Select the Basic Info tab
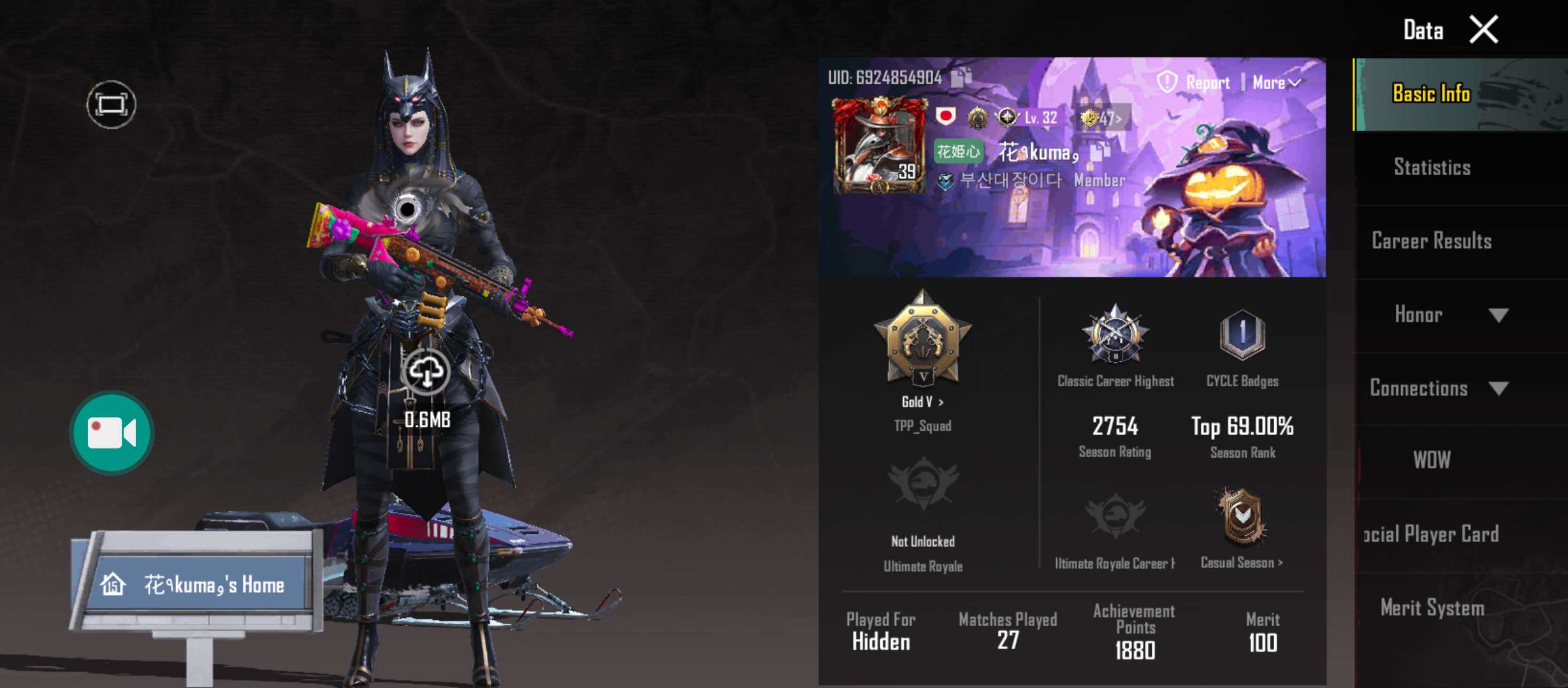 [1432, 94]
